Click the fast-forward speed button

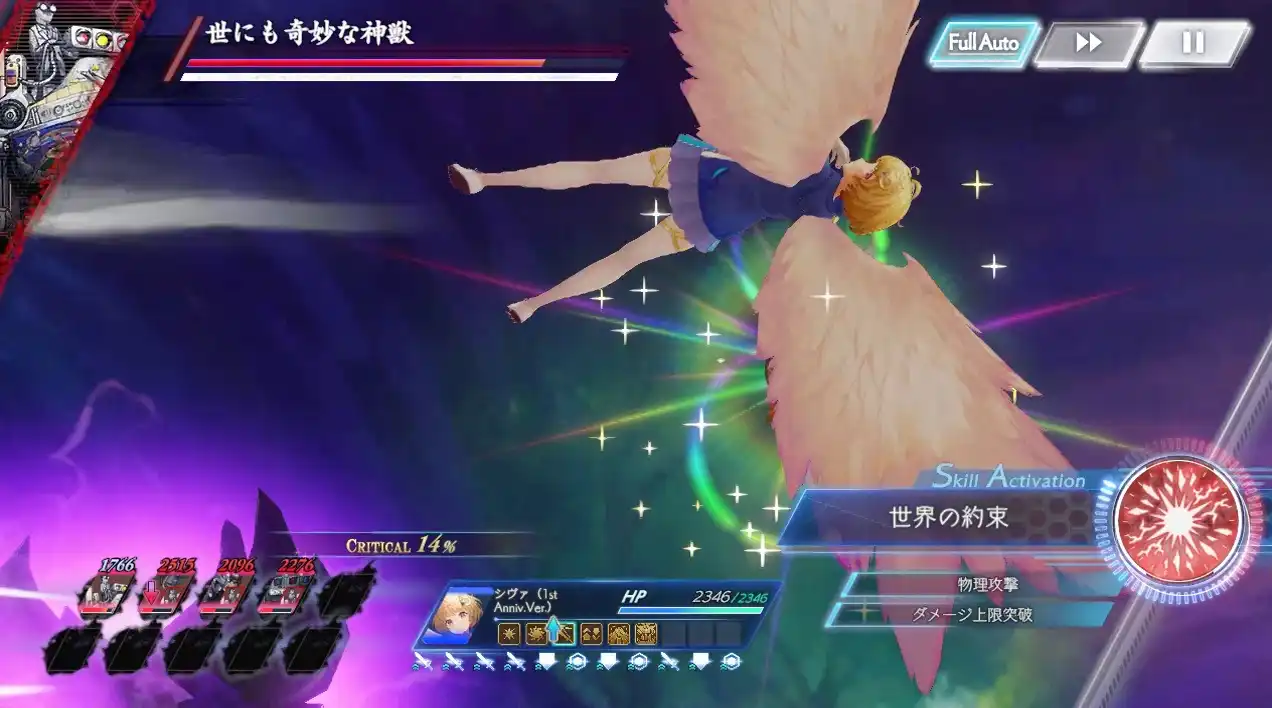[1088, 43]
